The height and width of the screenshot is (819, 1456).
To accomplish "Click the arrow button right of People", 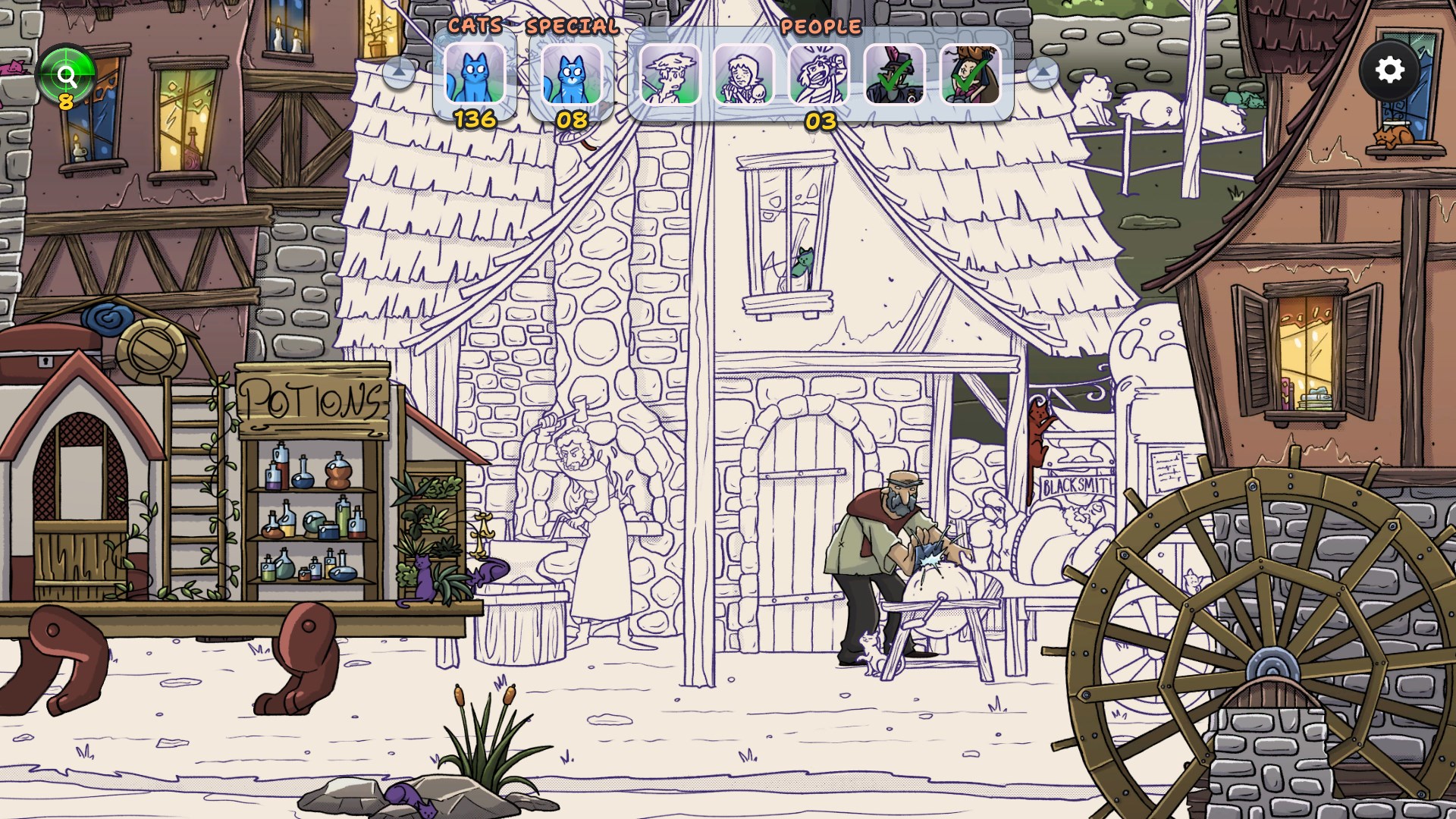I will point(1043,73).
